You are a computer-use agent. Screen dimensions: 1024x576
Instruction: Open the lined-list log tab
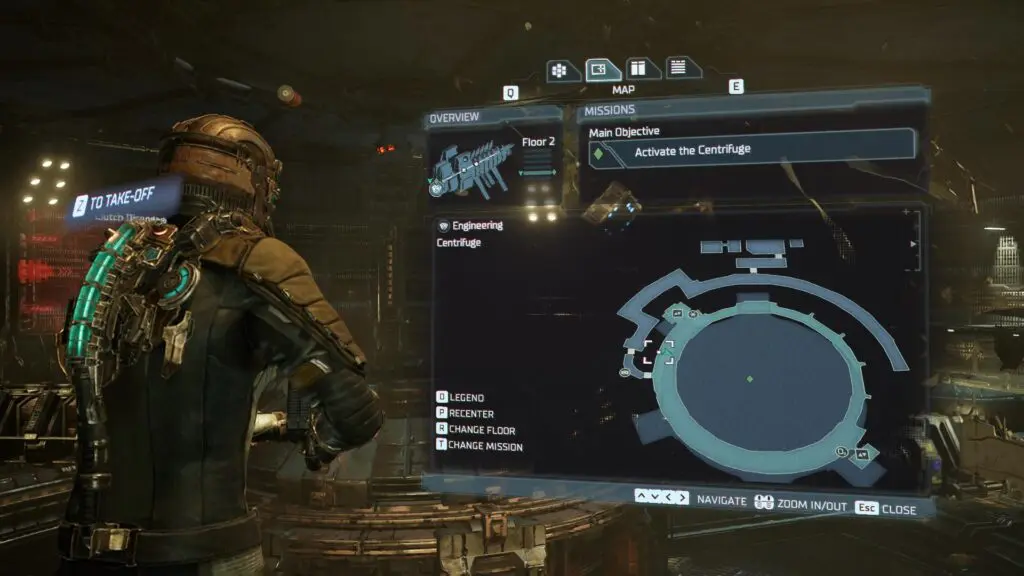677,68
